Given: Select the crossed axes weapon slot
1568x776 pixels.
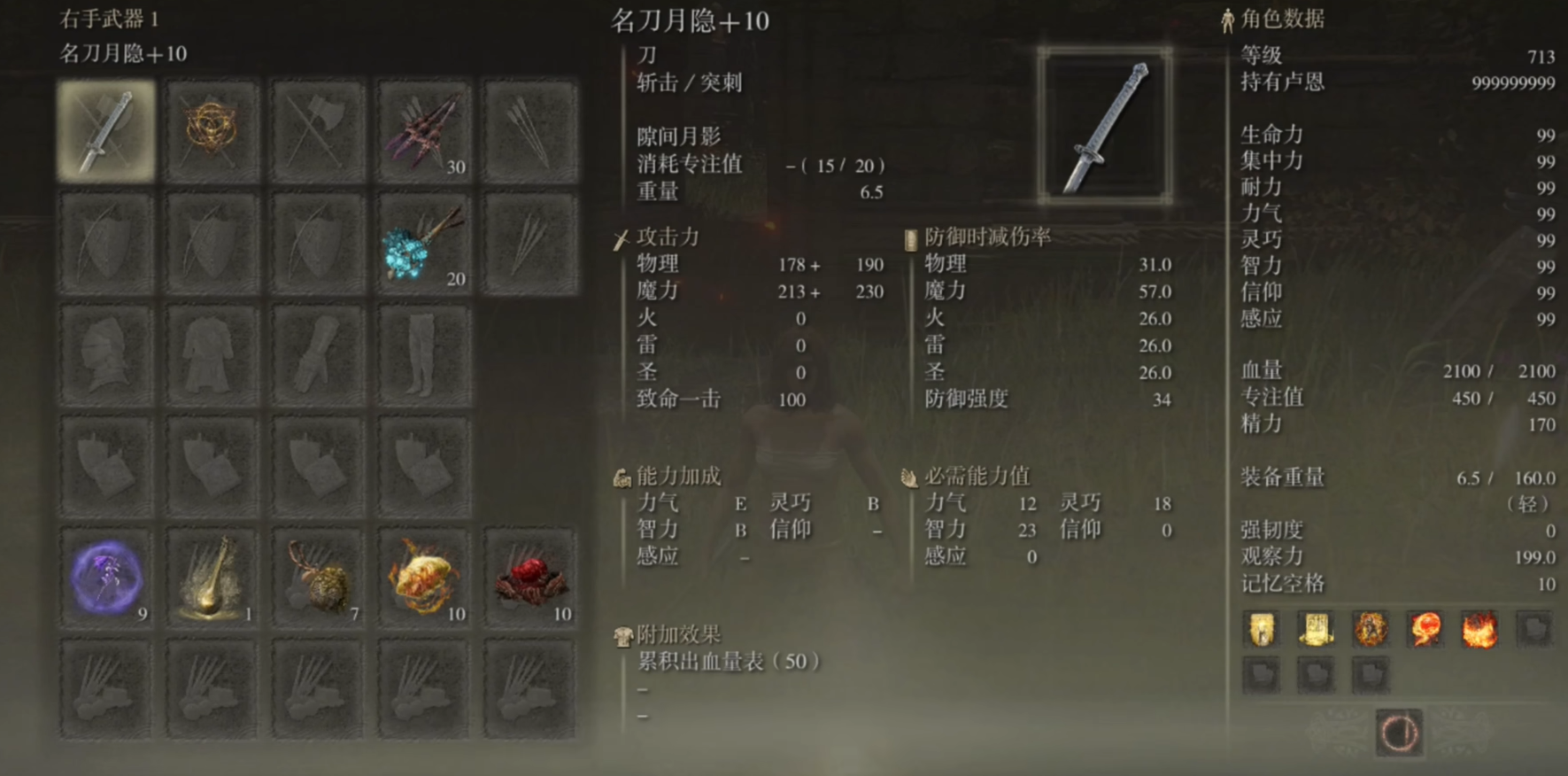Looking at the screenshot, I should (317, 128).
